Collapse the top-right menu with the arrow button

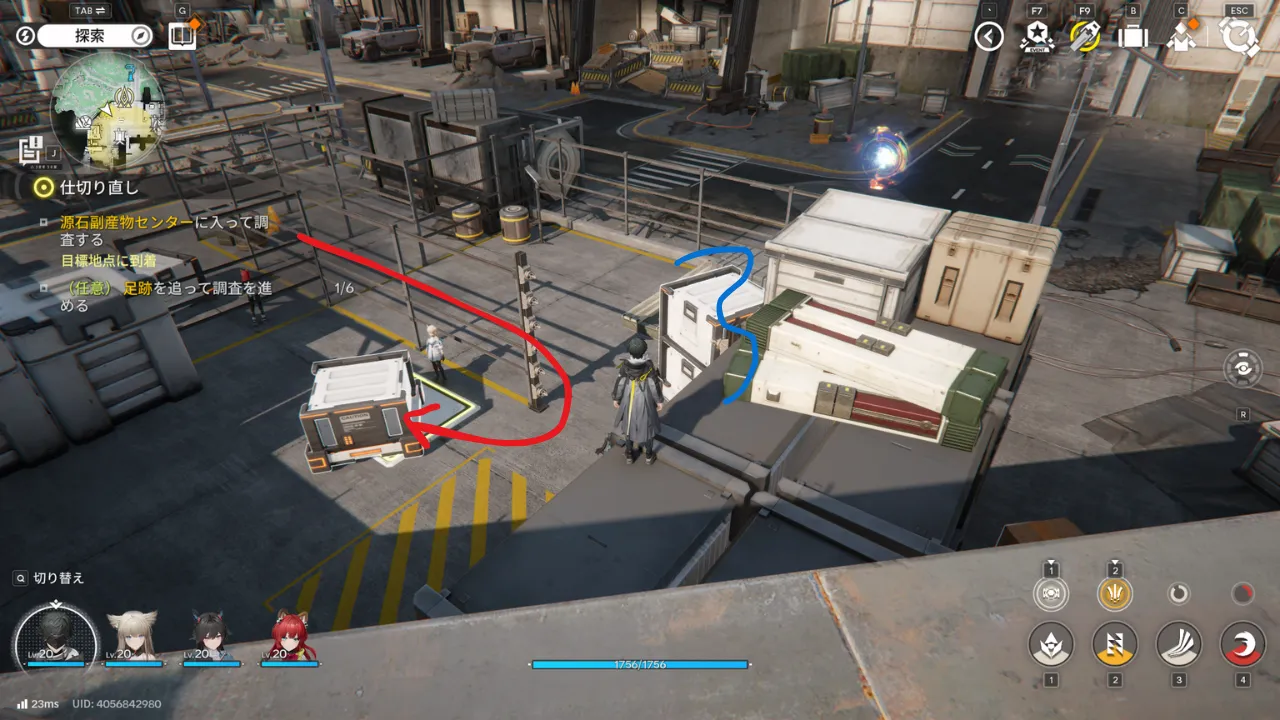click(989, 37)
